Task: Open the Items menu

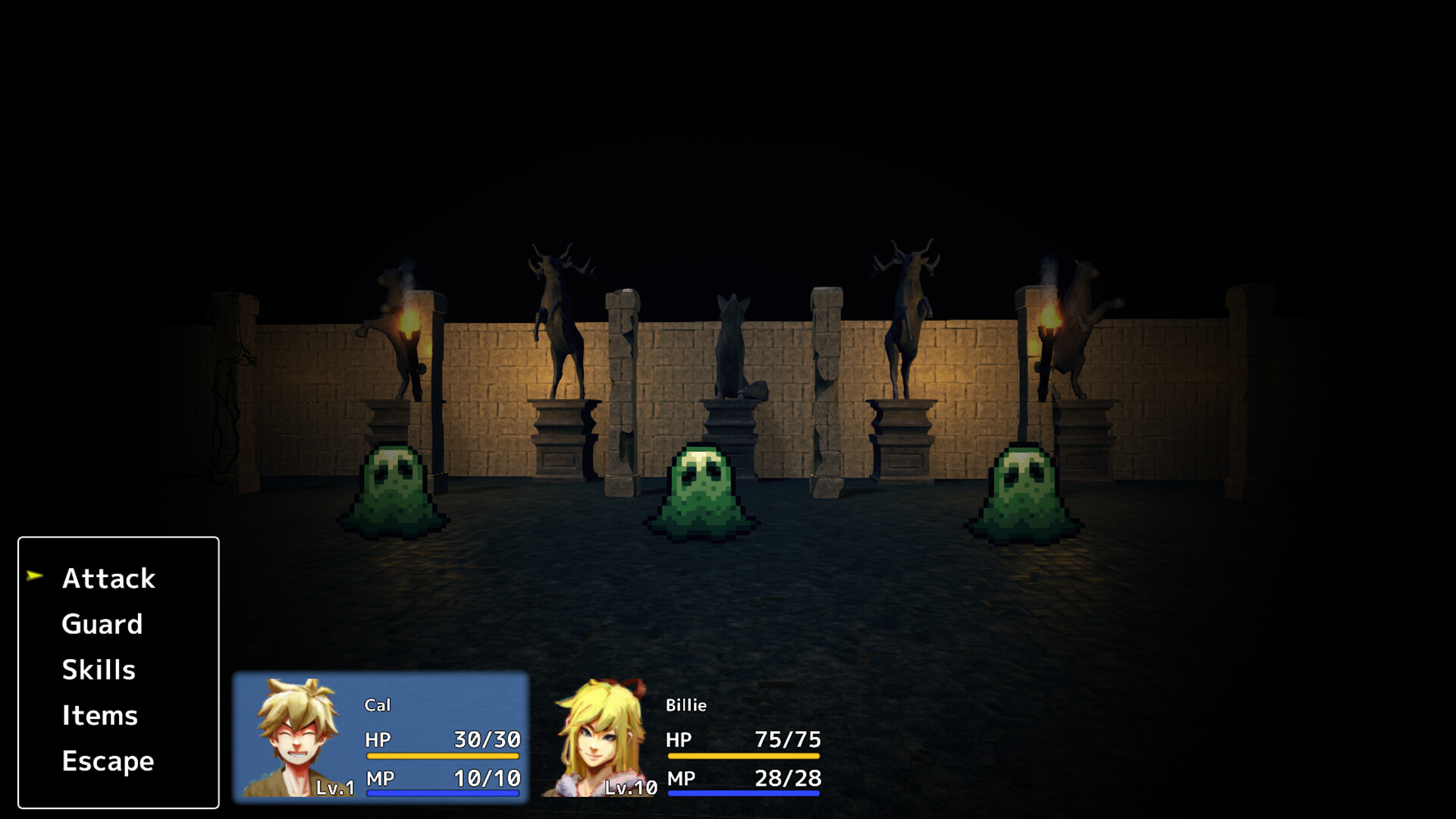Action: [x=99, y=715]
